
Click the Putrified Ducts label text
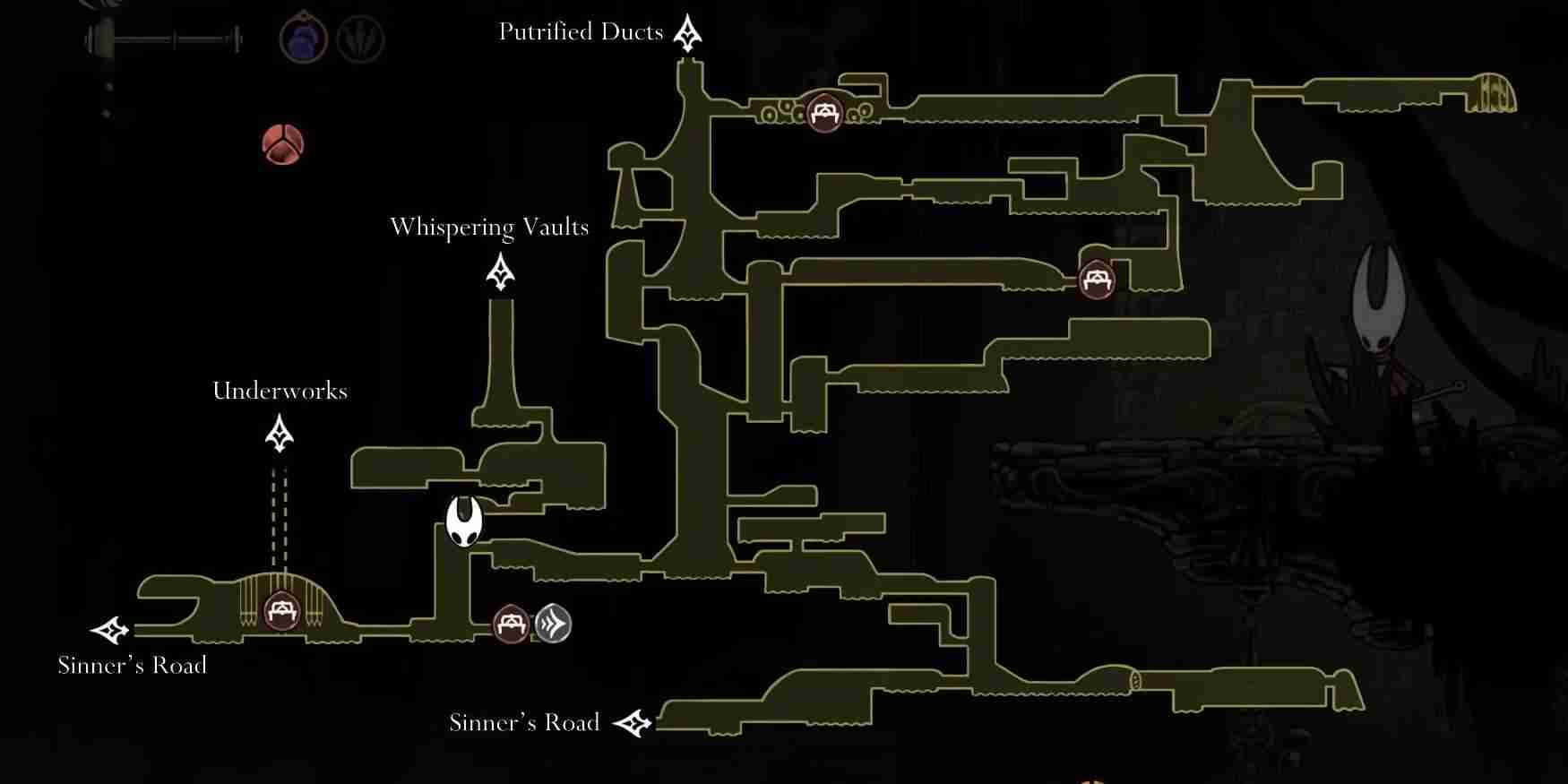[x=581, y=32]
